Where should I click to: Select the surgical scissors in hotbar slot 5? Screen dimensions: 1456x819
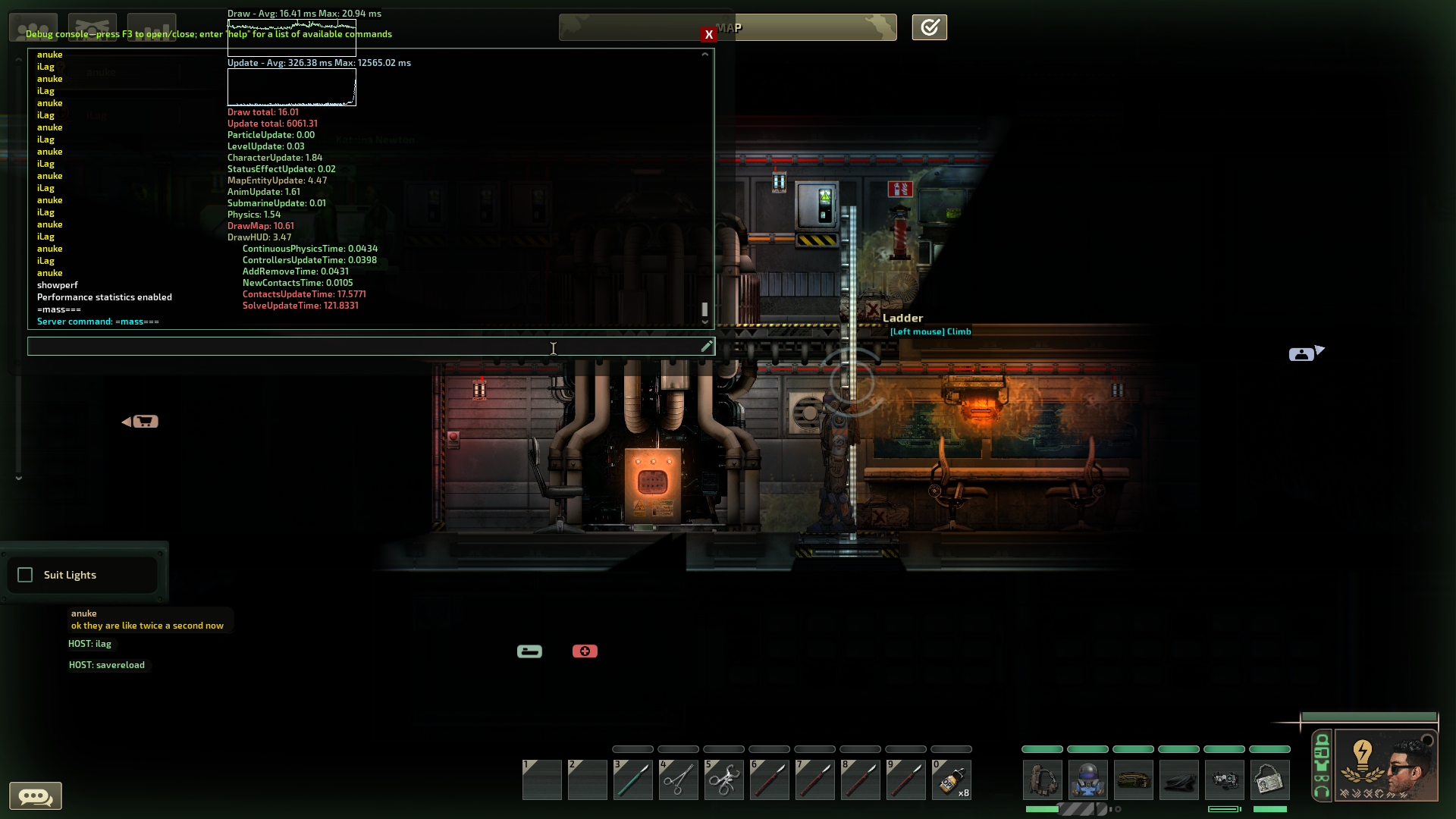(723, 780)
